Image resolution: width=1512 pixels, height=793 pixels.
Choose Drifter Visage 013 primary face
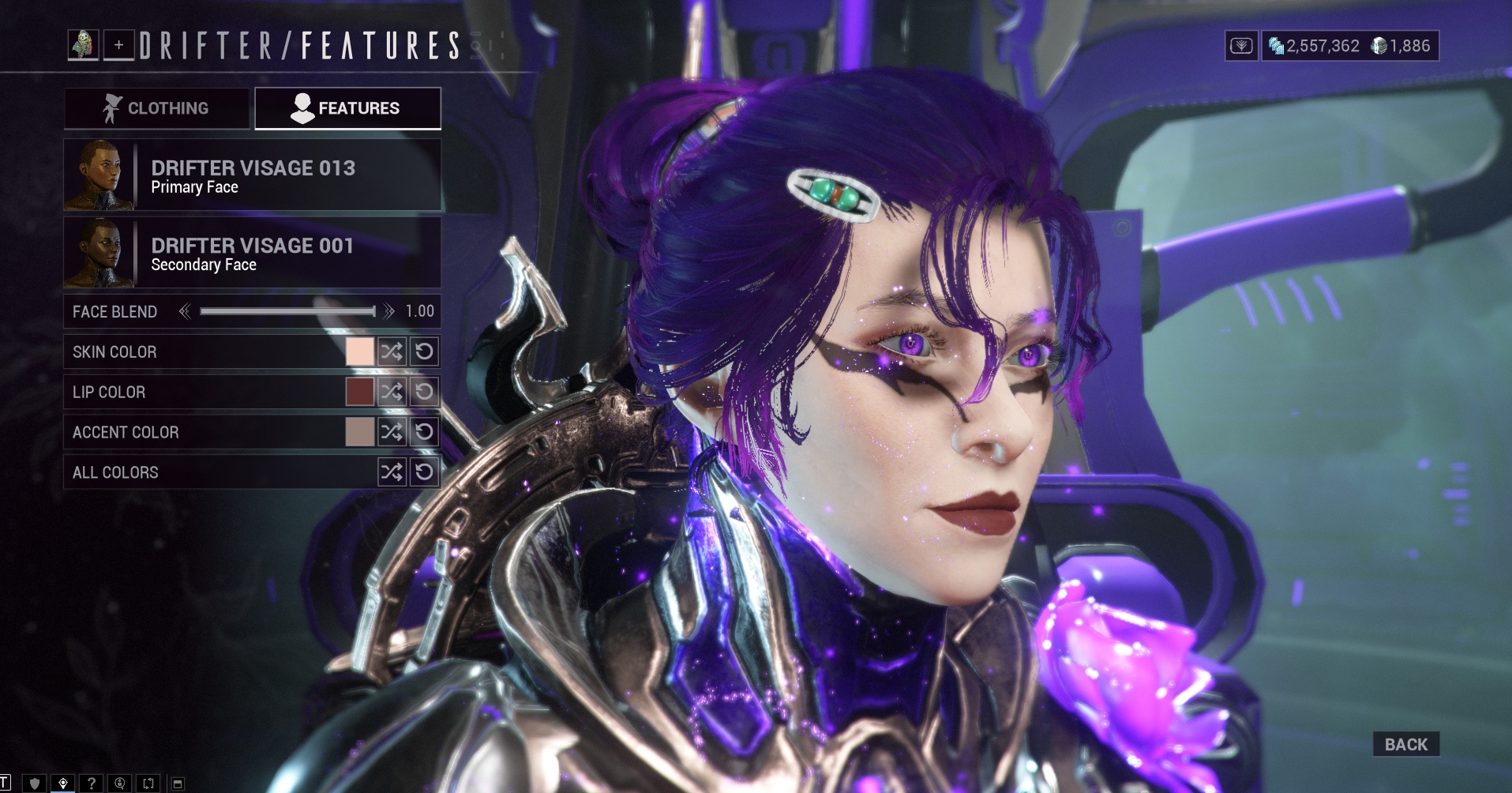[x=253, y=175]
